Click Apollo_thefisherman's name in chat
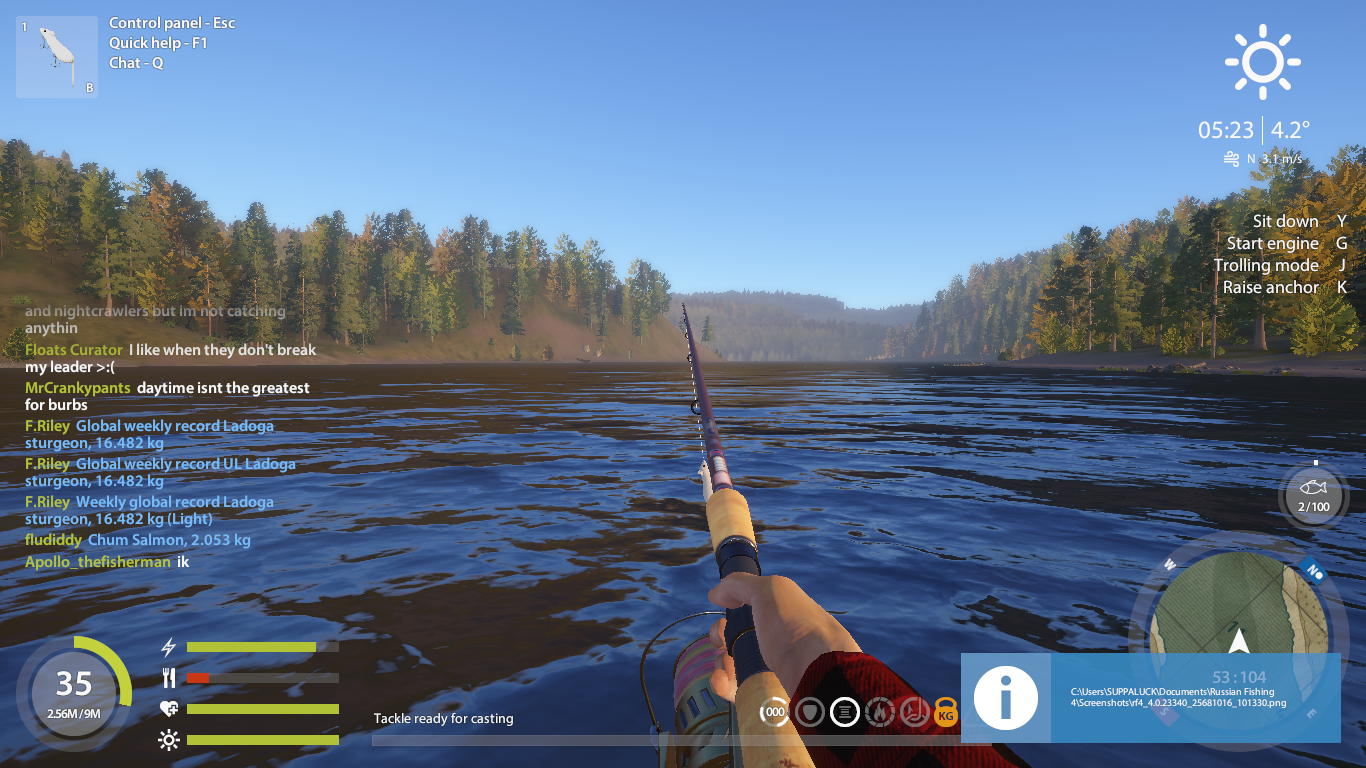1366x768 pixels. point(98,562)
